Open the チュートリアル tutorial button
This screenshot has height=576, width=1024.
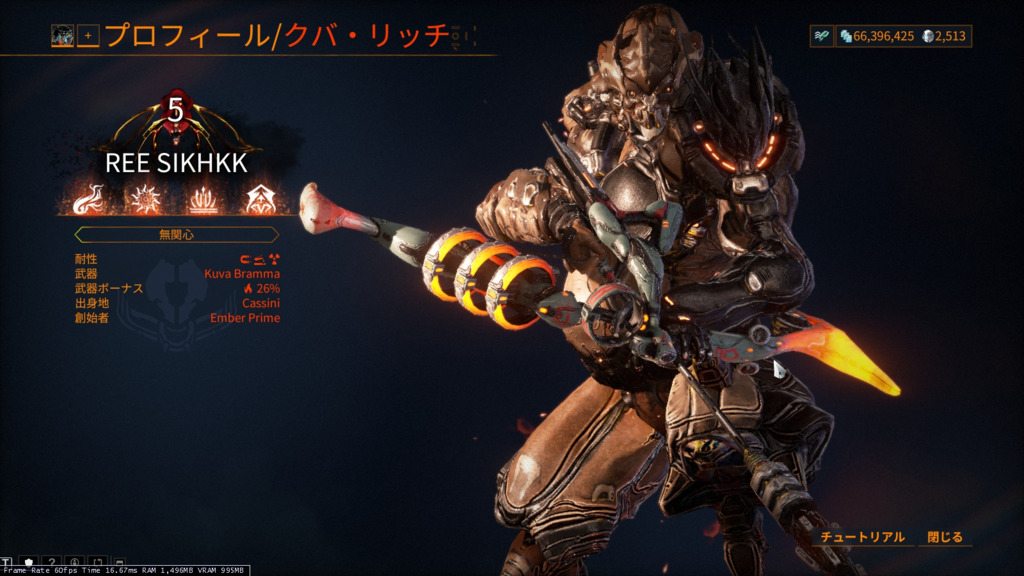coord(862,537)
